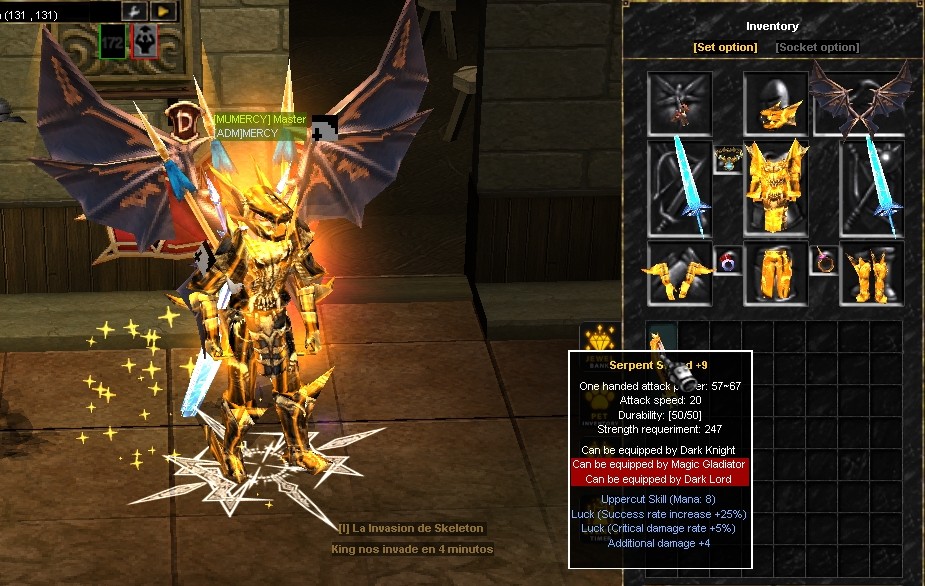This screenshot has width=925, height=586.
Task: Select the golden pants equipment slot
Action: 776,273
